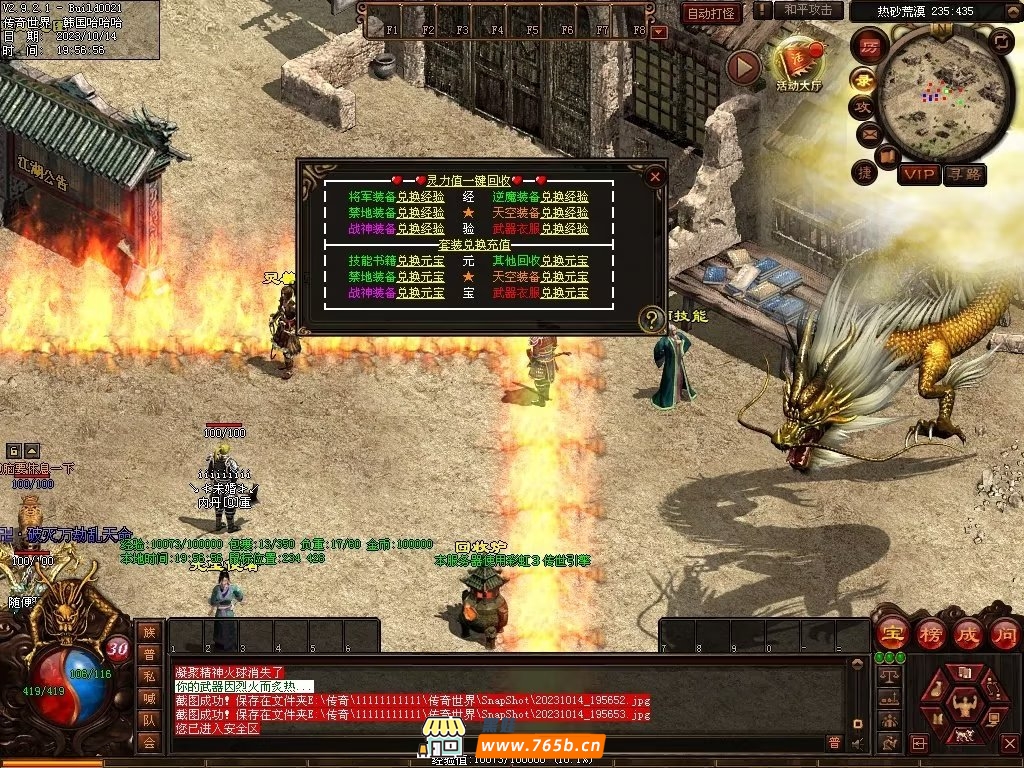Click the refresh arrows beside minimap
This screenshot has width=1024, height=768.
[1001, 41]
